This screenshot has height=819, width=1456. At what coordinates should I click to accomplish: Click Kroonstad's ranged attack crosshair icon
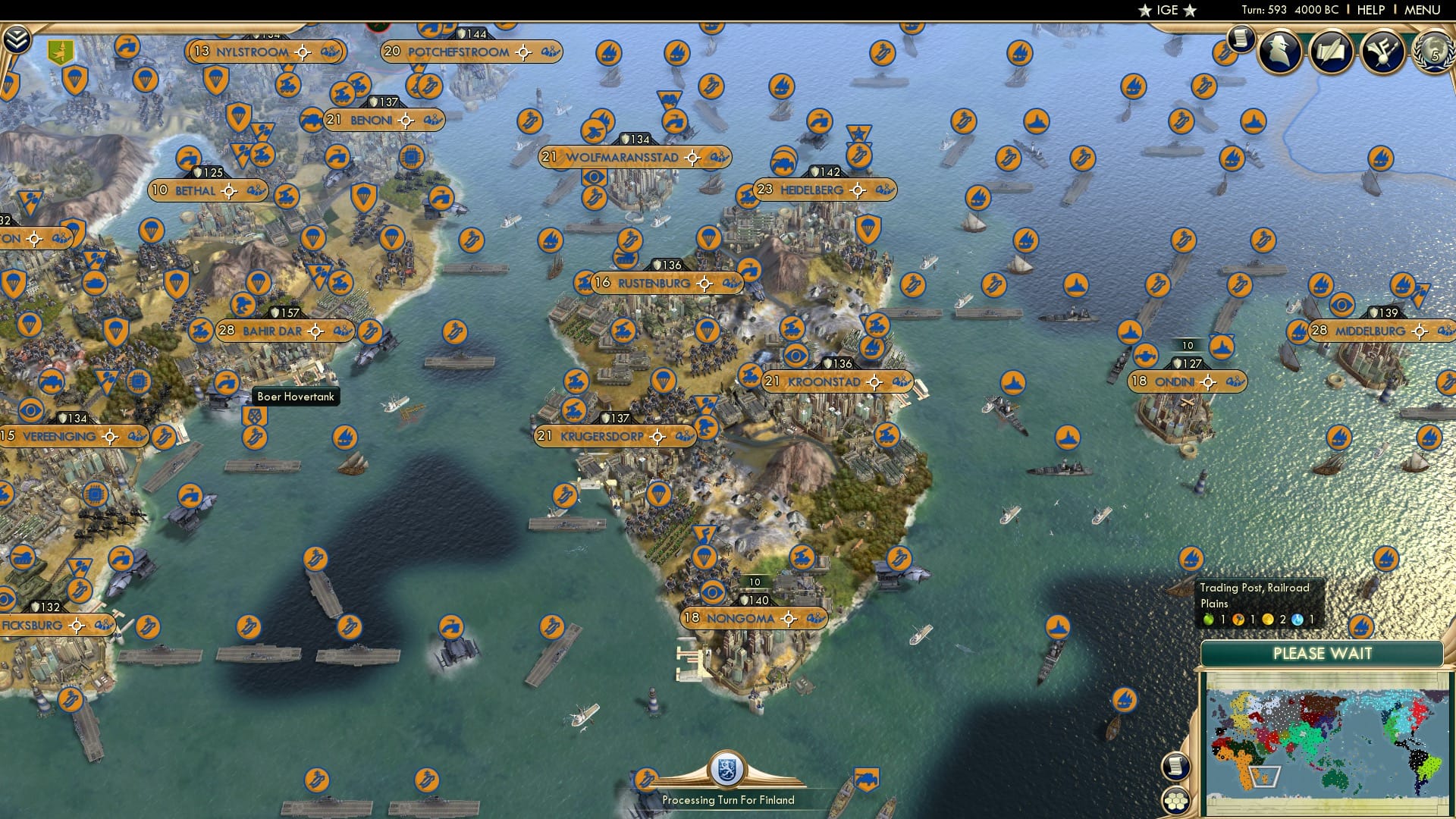click(x=874, y=382)
